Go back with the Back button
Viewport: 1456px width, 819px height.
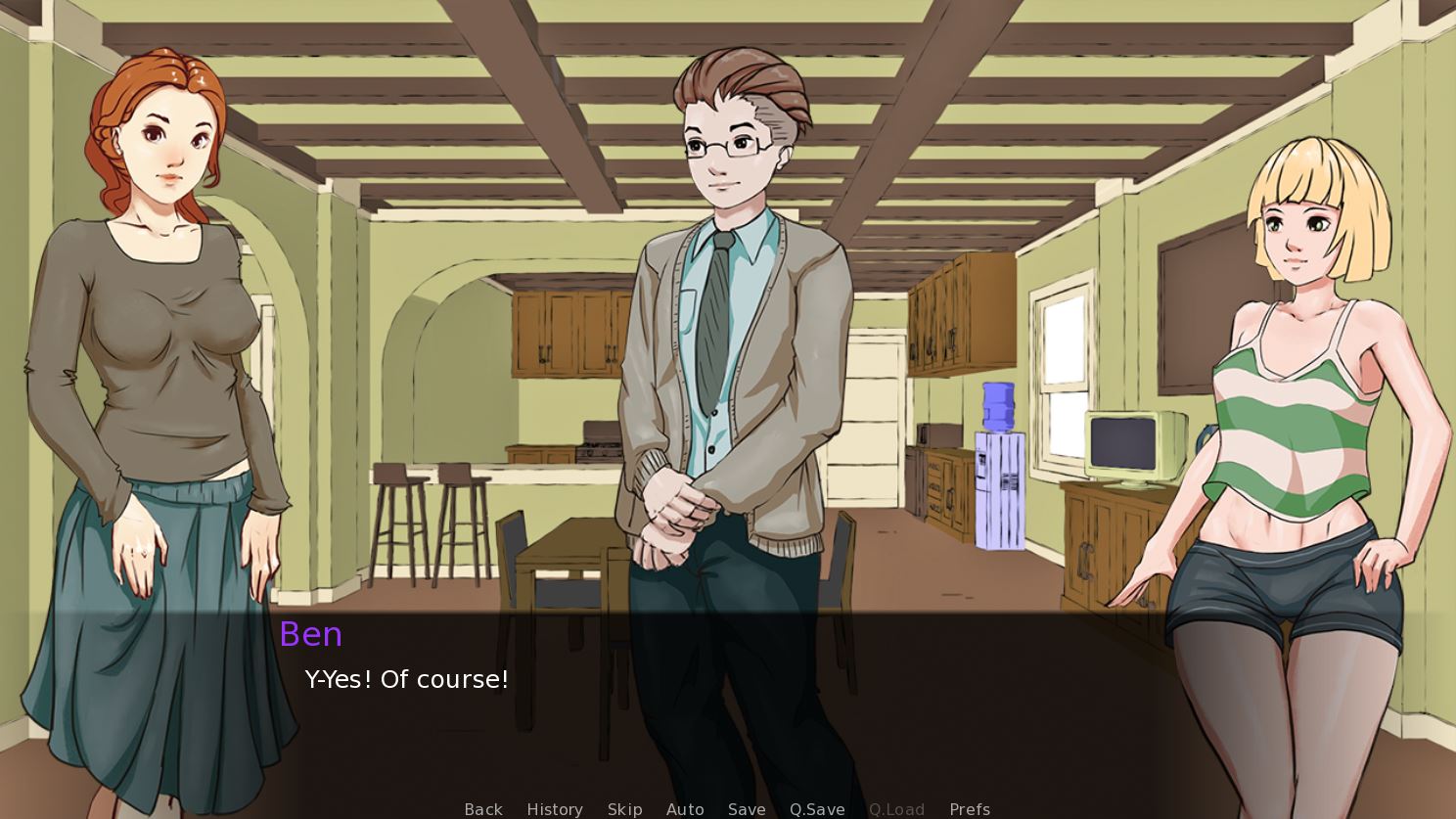pos(482,809)
